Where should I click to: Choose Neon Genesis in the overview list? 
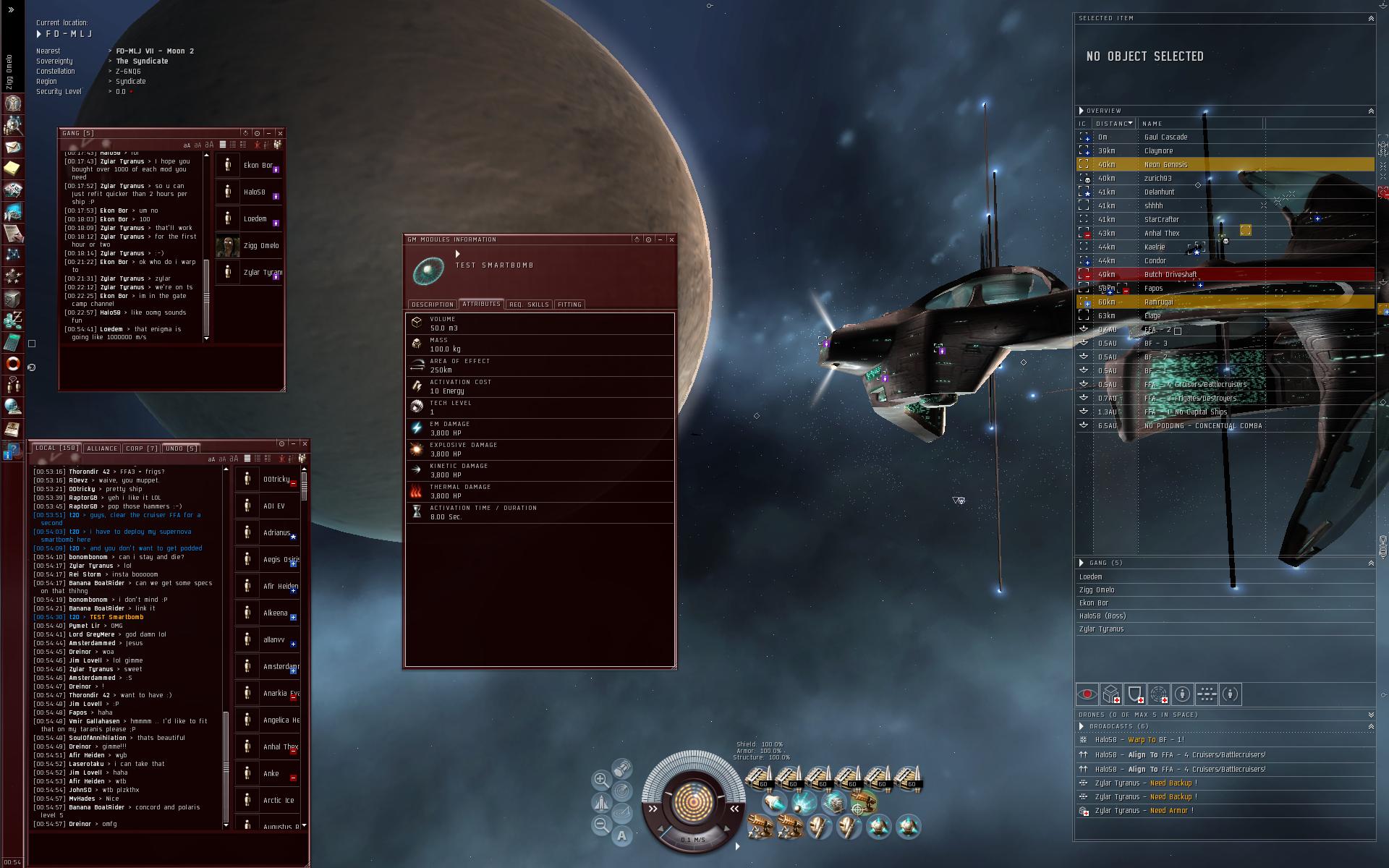pos(1165,164)
